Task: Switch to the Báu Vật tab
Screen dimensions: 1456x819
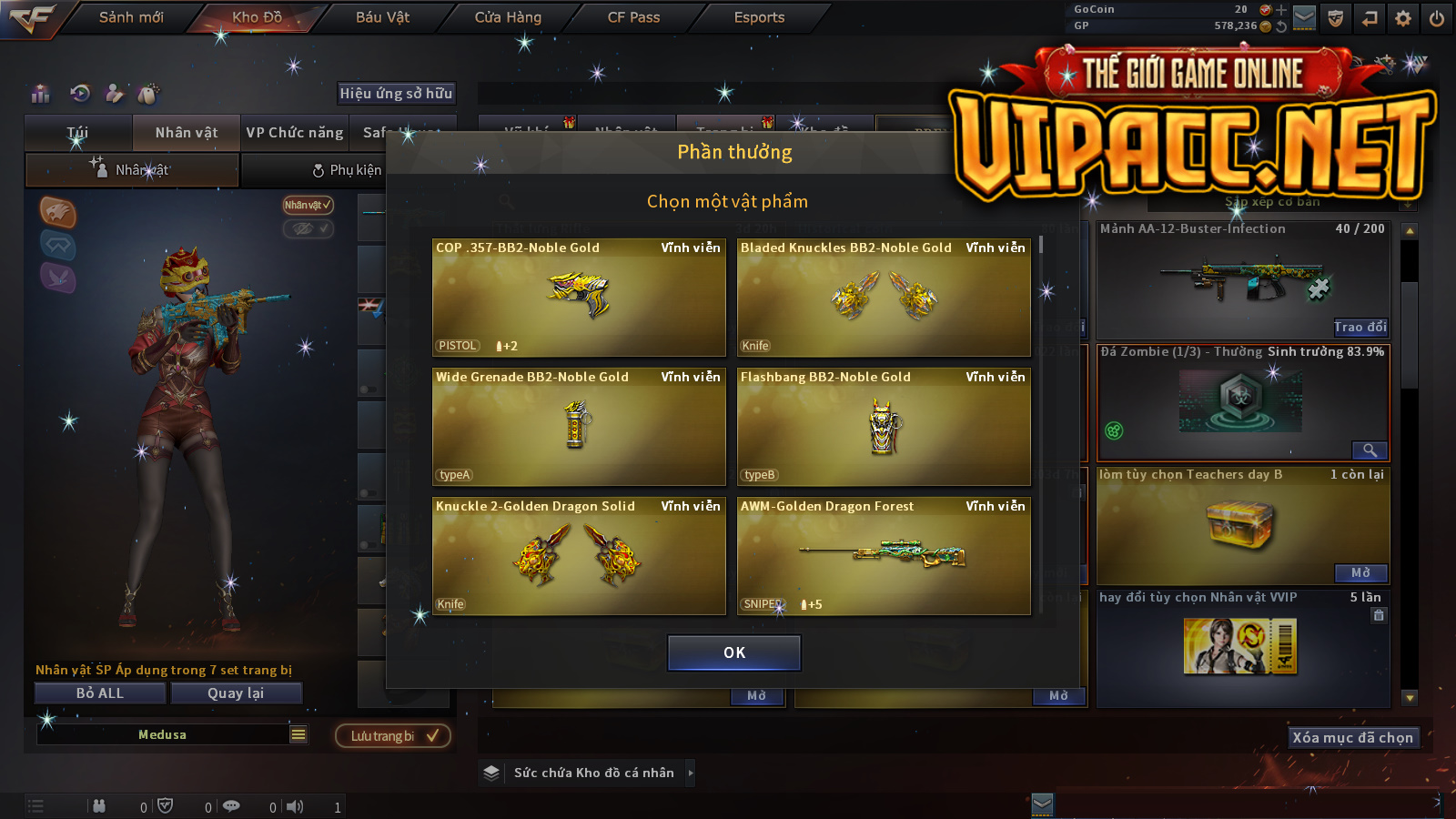Action: (382, 17)
